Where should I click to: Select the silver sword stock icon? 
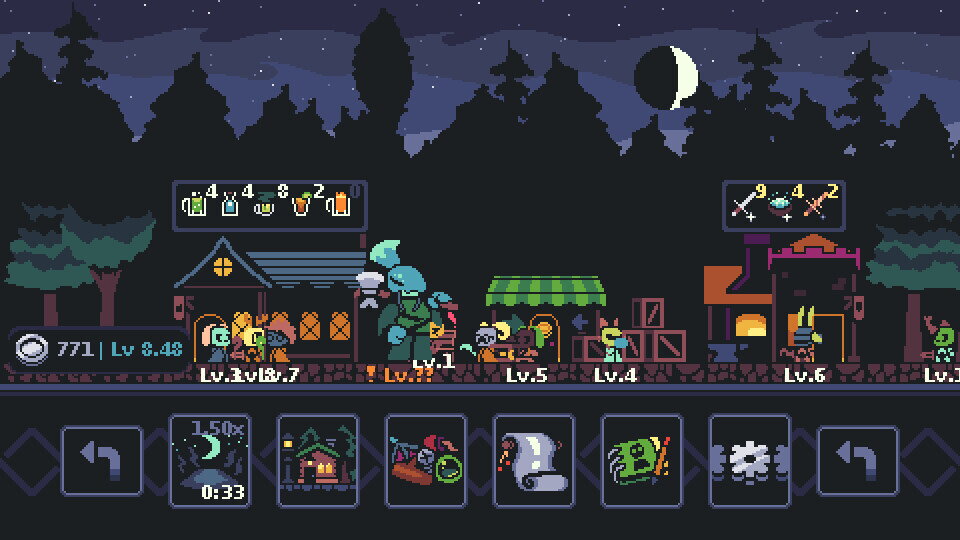click(745, 205)
